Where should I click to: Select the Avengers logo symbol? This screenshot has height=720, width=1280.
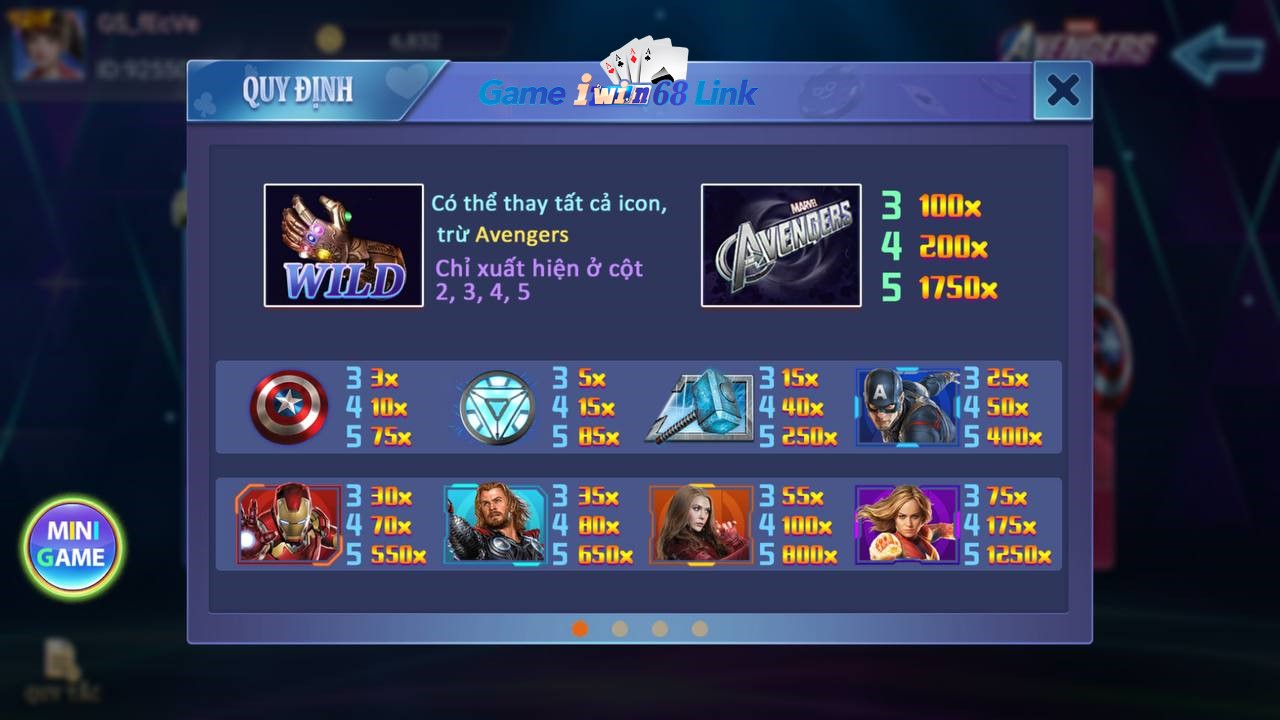[781, 245]
